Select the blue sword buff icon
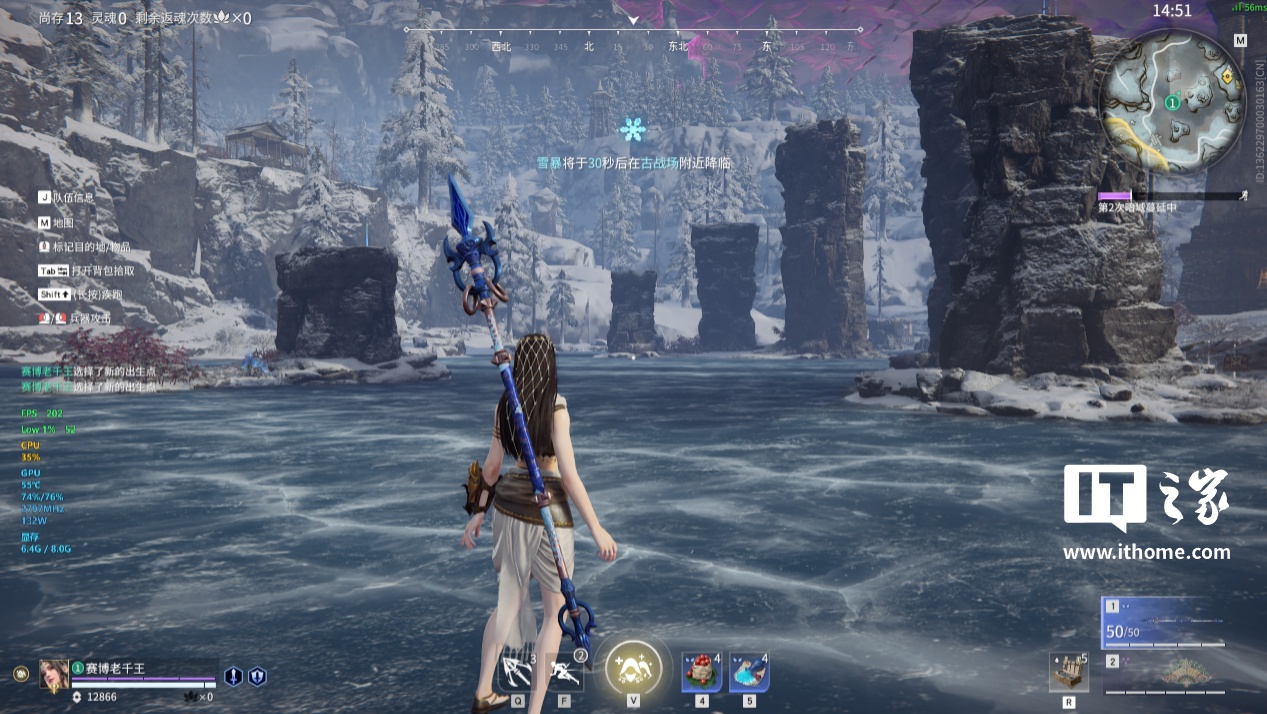Screen dimensions: 1267x714 pos(233,676)
